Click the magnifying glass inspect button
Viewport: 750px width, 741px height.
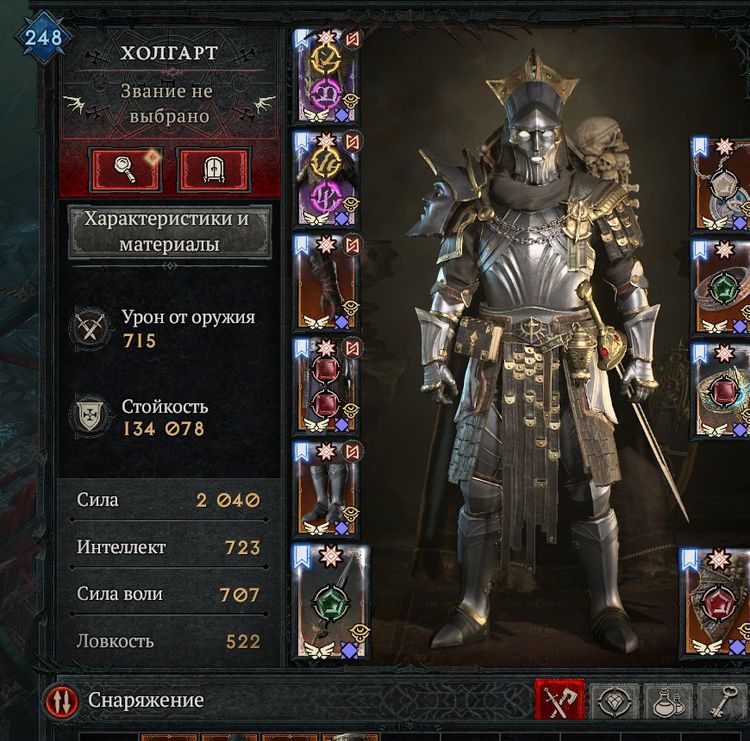tap(126, 169)
